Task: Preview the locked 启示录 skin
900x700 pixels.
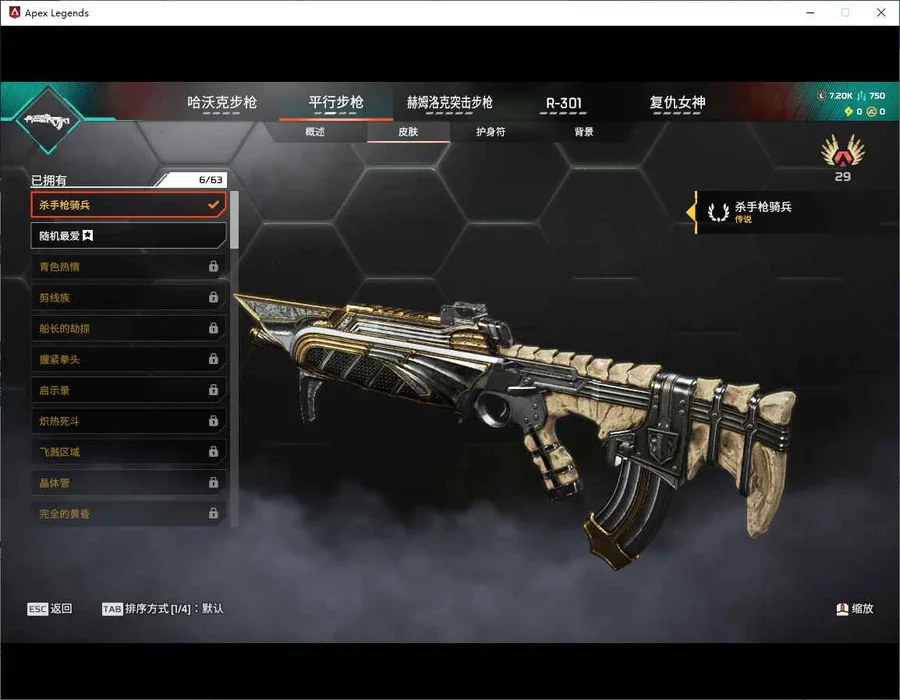Action: pyautogui.click(x=128, y=390)
